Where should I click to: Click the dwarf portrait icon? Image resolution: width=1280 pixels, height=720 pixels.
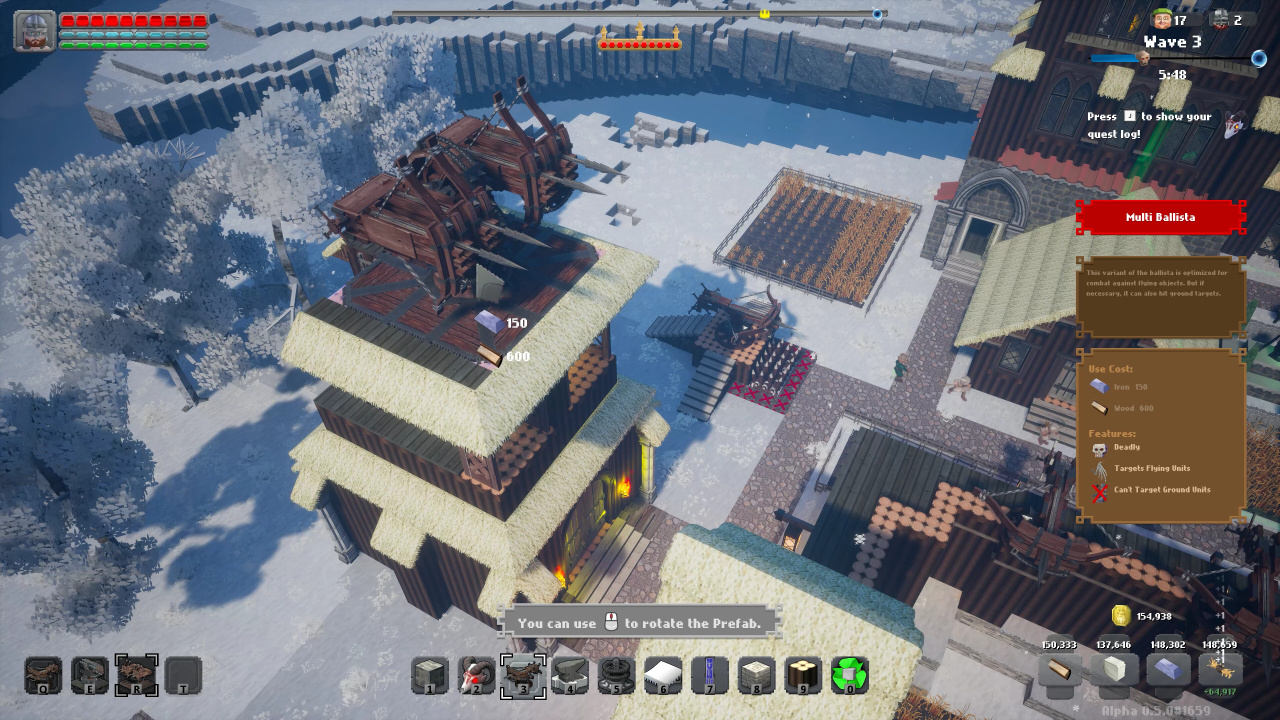coord(34,31)
